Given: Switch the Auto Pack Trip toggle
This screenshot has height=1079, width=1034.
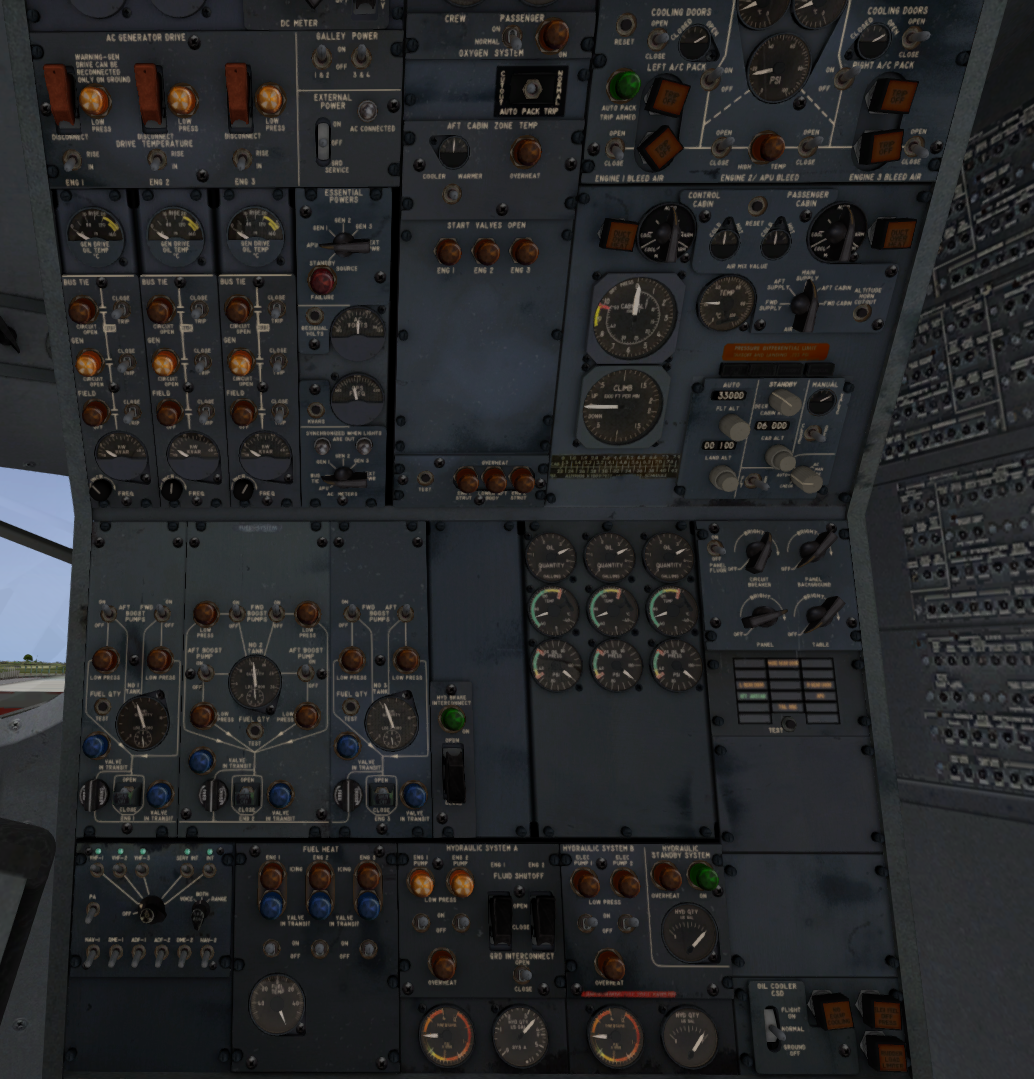Looking at the screenshot, I should 532,87.
